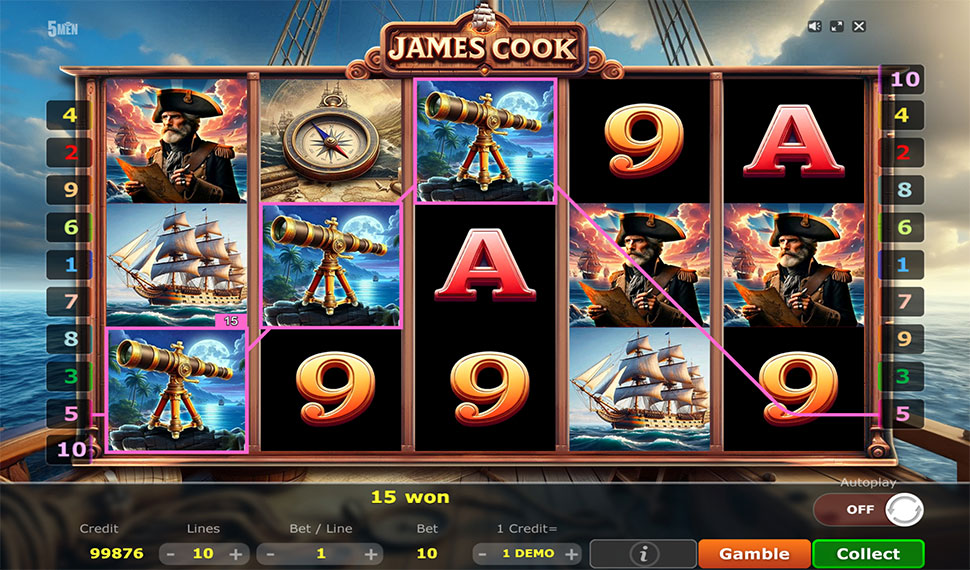Image resolution: width=970 pixels, height=570 pixels.
Task: Raise the Bet / Line value
Action: point(371,553)
